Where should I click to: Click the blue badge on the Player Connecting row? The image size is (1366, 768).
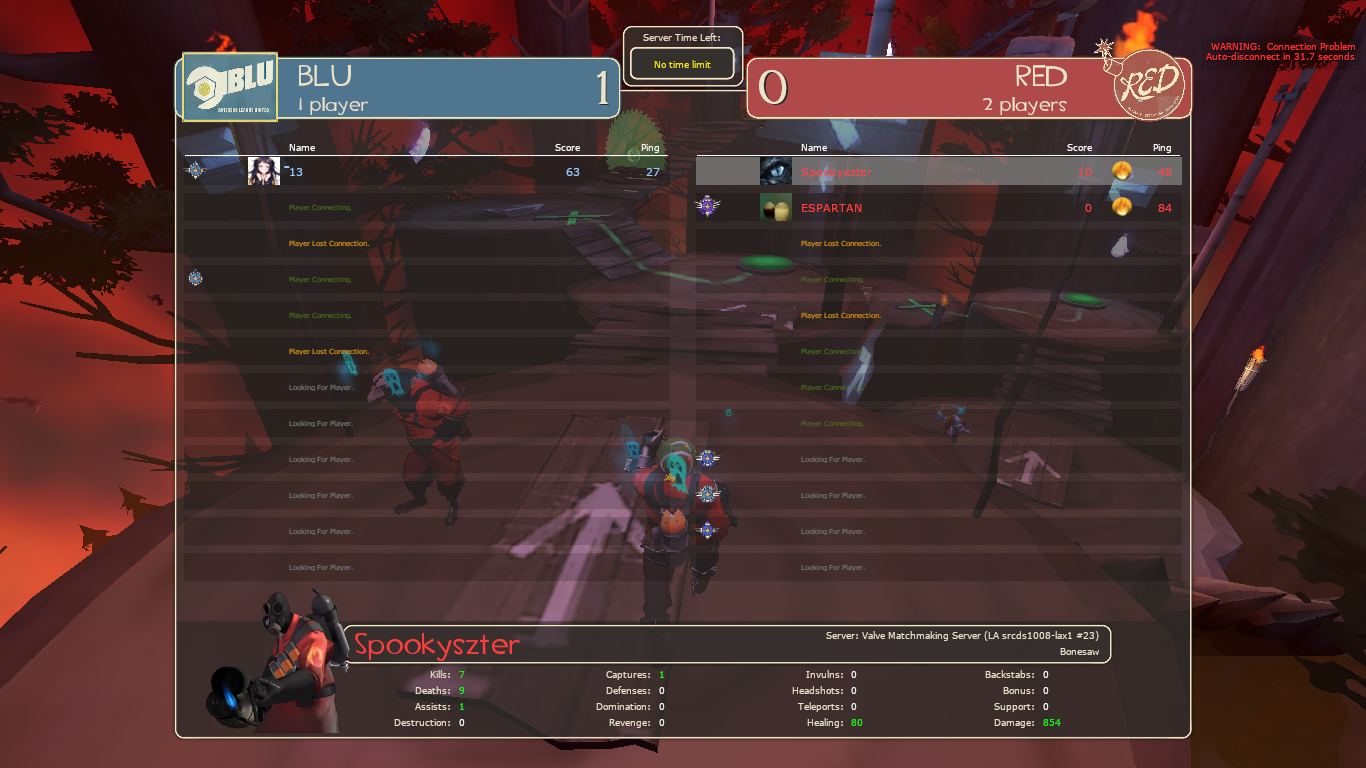pyautogui.click(x=194, y=279)
